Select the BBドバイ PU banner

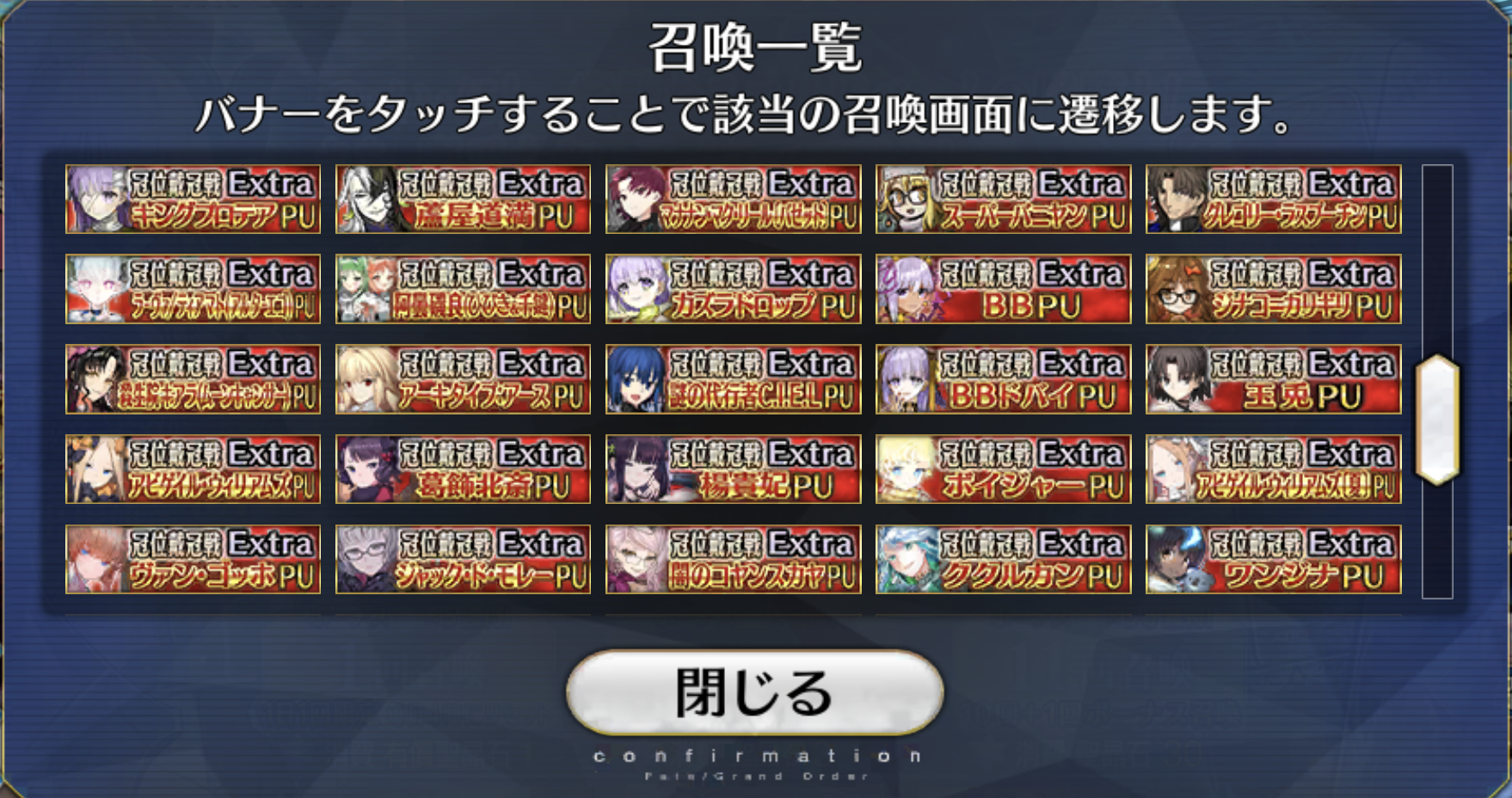click(1003, 379)
